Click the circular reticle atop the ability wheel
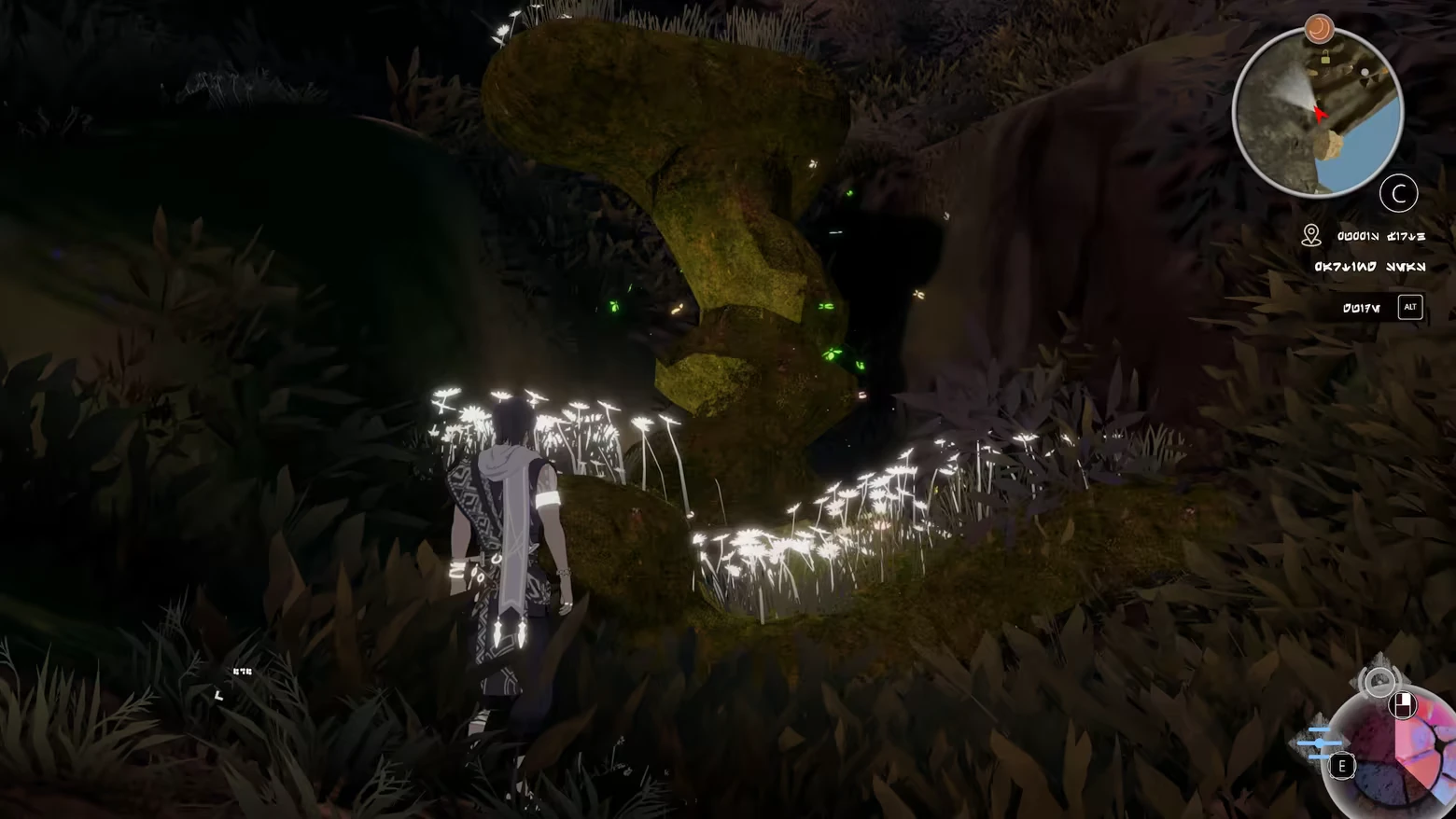Viewport: 1456px width, 819px height. coord(1379,682)
